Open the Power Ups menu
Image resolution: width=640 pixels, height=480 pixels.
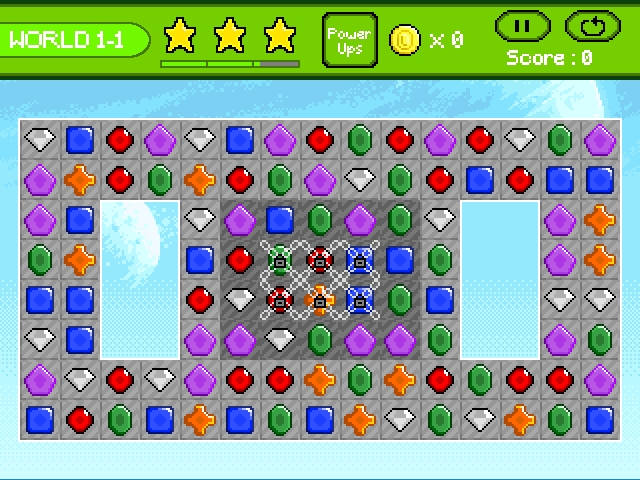350,40
